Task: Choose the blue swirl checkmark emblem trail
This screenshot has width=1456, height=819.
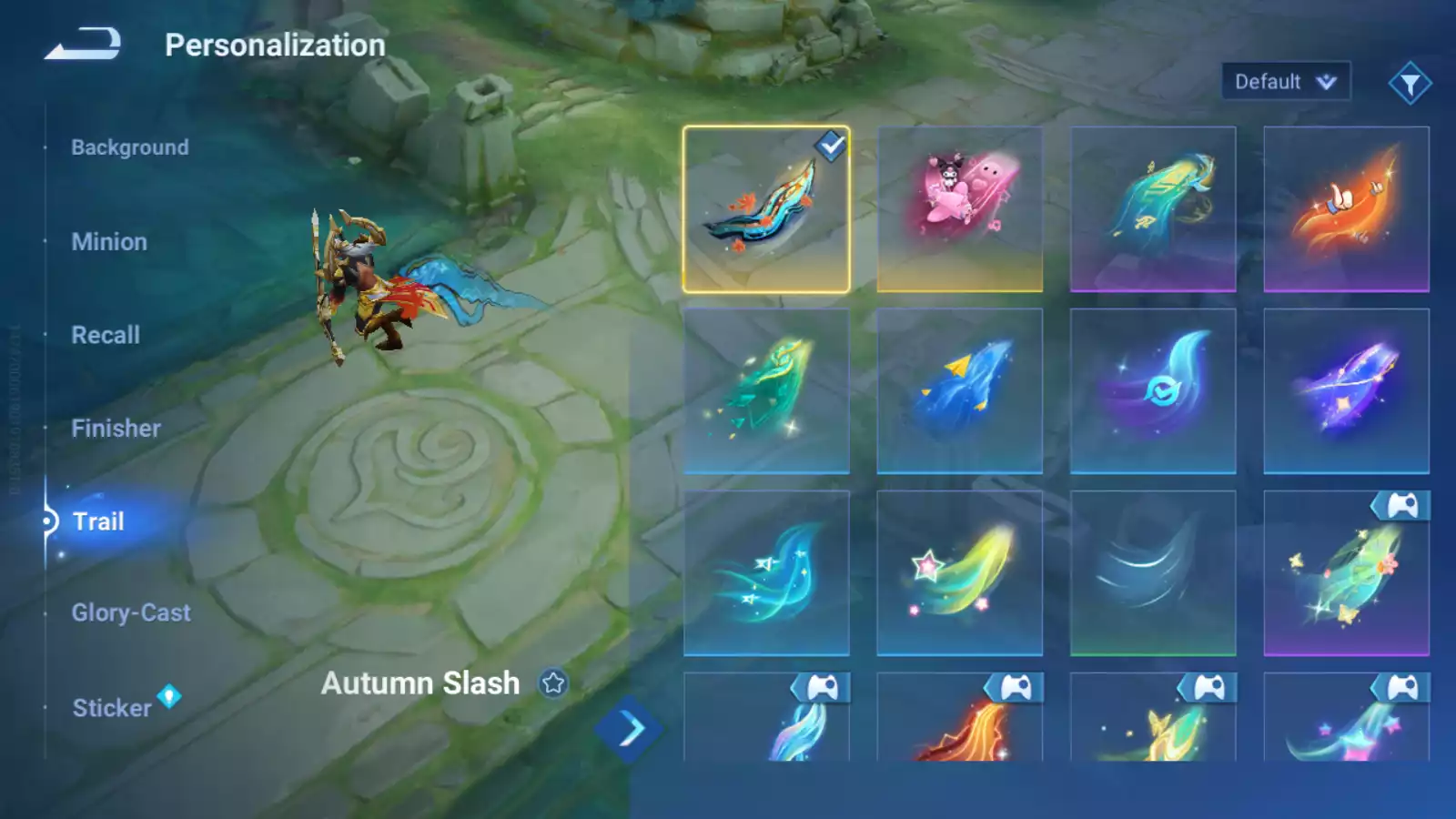Action: click(x=1153, y=391)
